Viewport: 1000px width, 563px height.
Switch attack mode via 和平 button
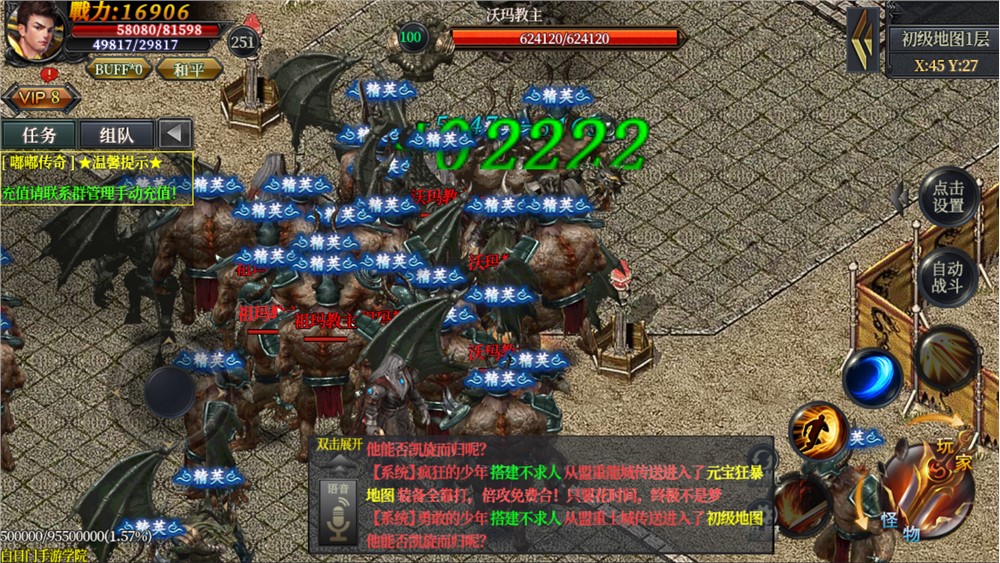[188, 70]
